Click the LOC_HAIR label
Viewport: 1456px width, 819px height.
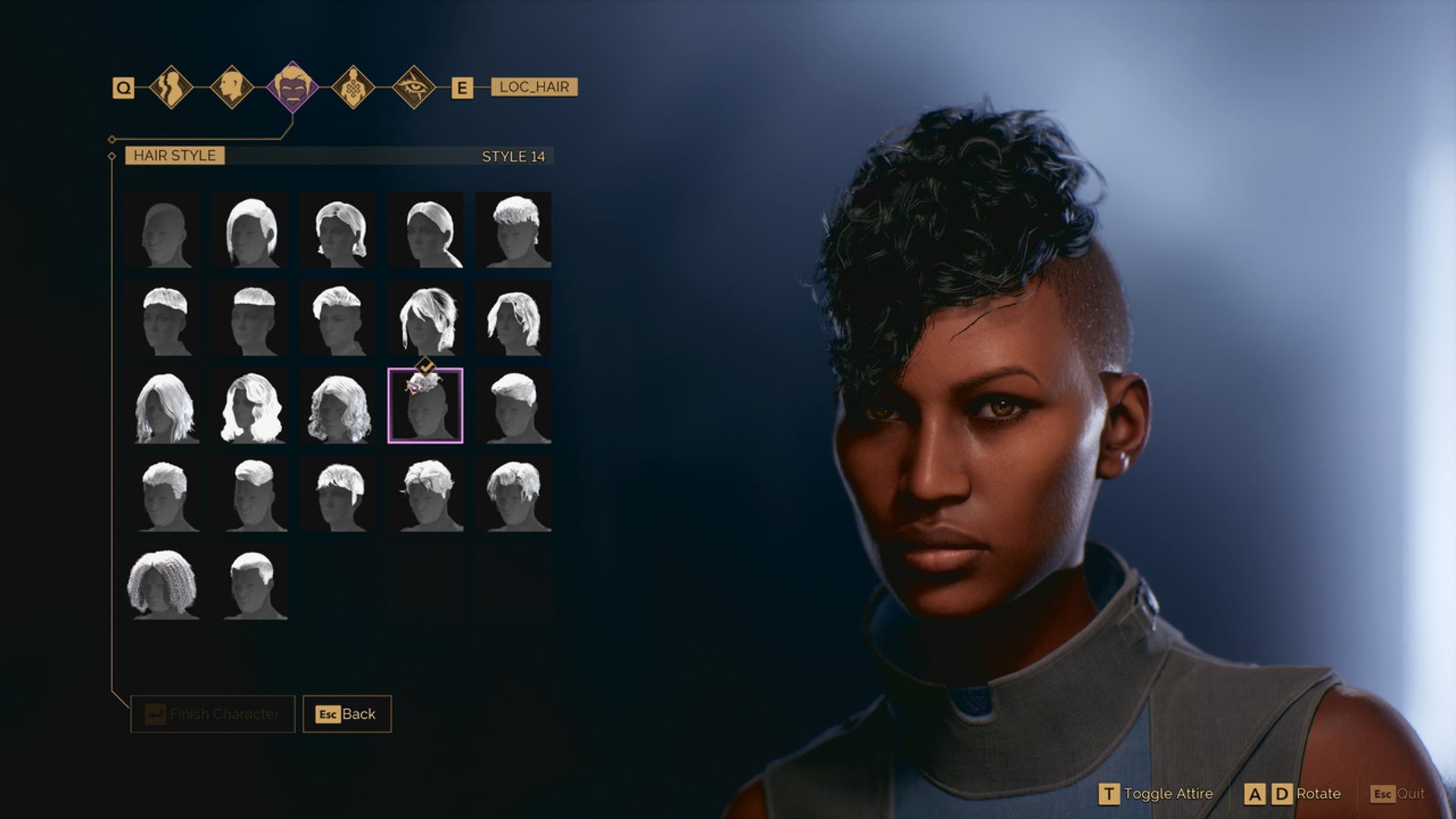pyautogui.click(x=533, y=87)
